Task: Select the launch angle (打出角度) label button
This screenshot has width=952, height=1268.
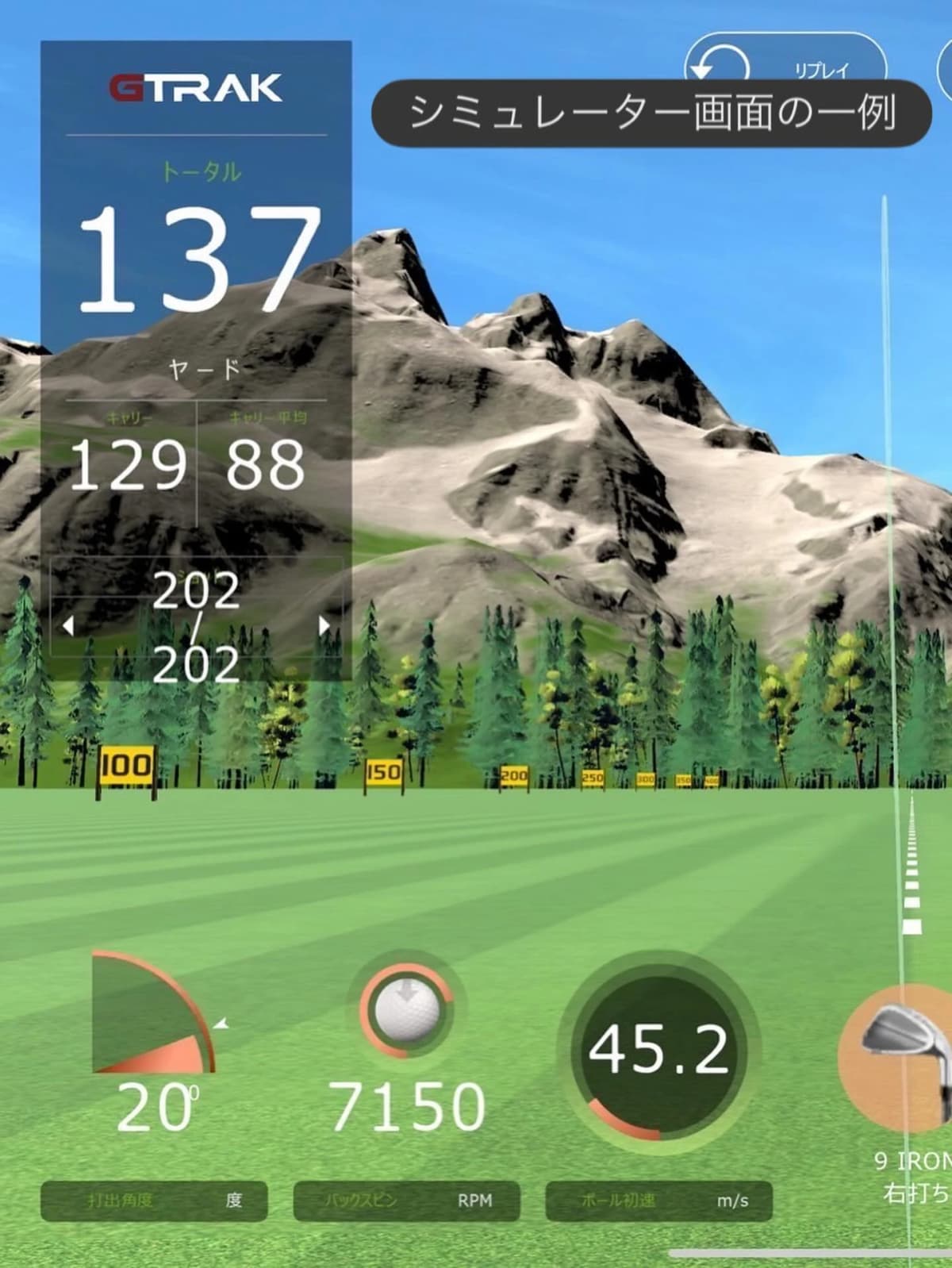Action: tap(154, 1201)
